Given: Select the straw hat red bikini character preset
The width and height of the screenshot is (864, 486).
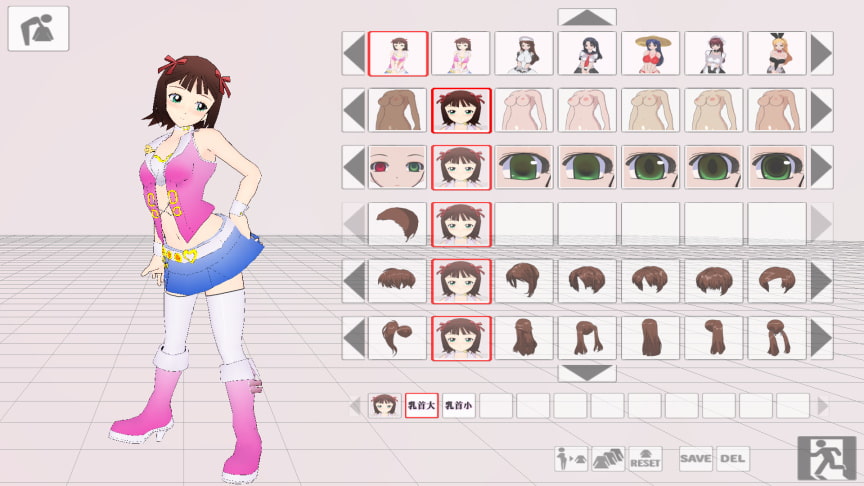Looking at the screenshot, I should (650, 53).
